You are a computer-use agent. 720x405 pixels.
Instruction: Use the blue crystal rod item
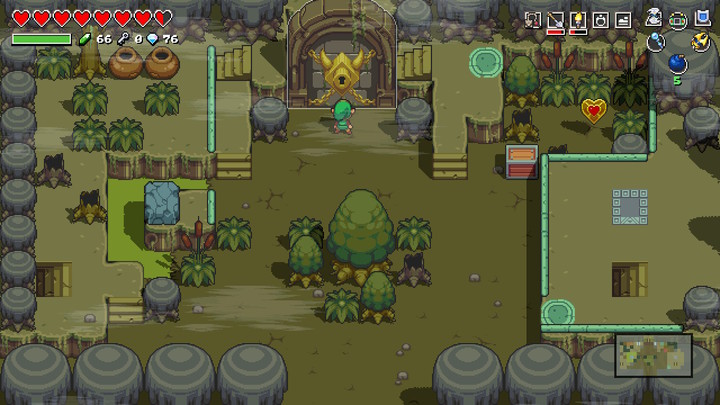[x=655, y=41]
